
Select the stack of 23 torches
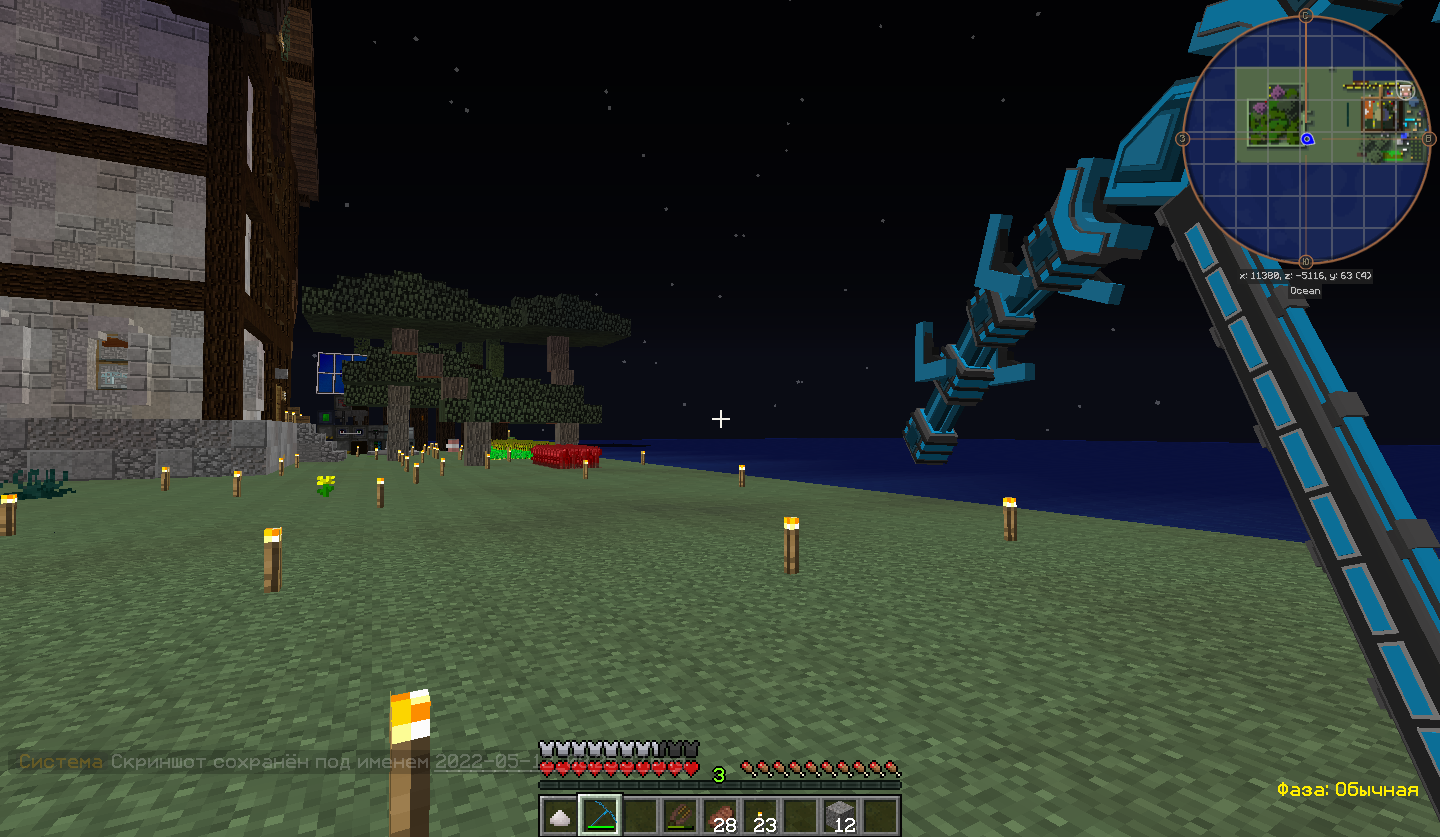tap(762, 815)
